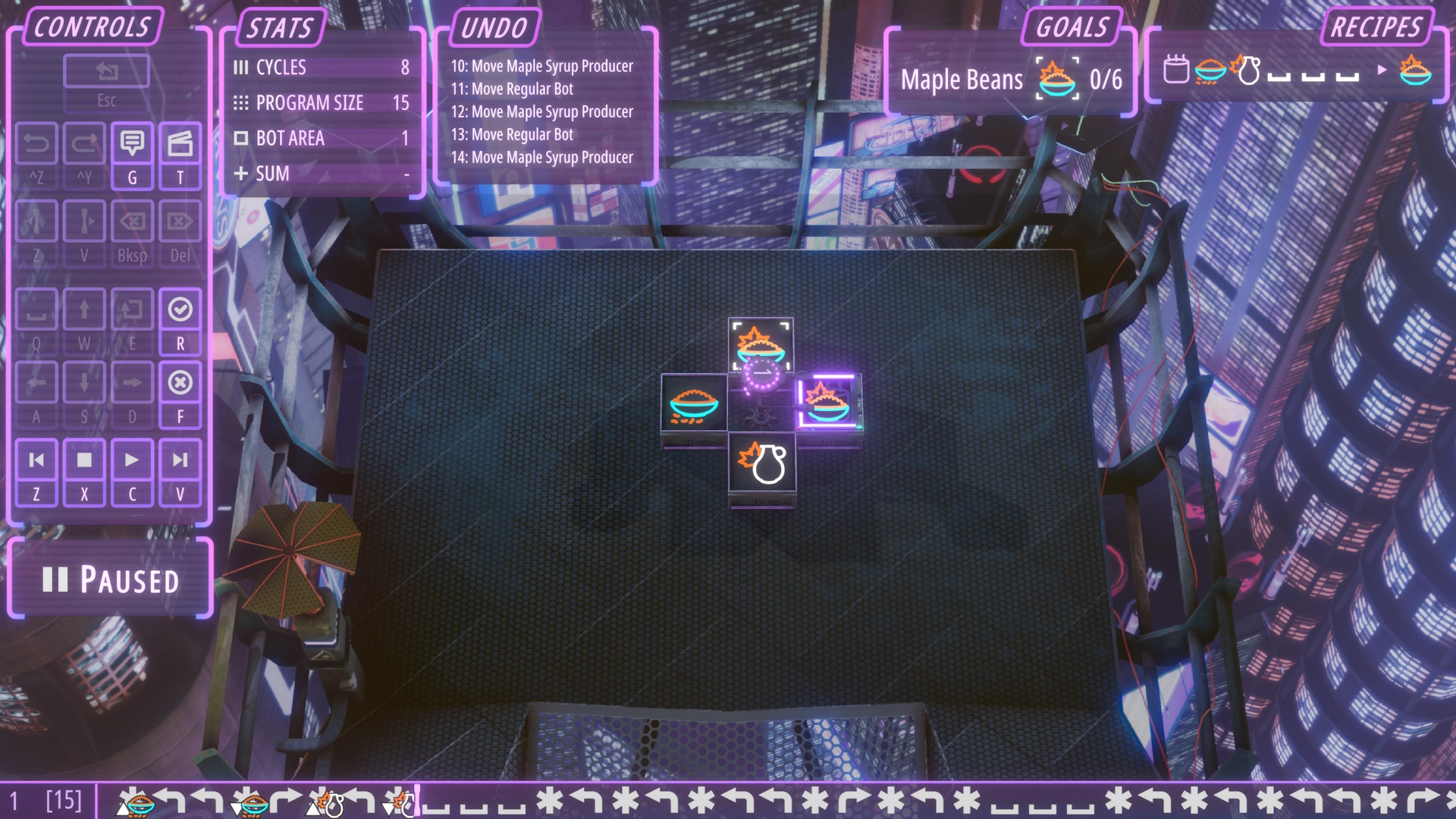1456x819 pixels.
Task: Click undo entry 14: Move Maple Syrup Producer
Action: [543, 157]
